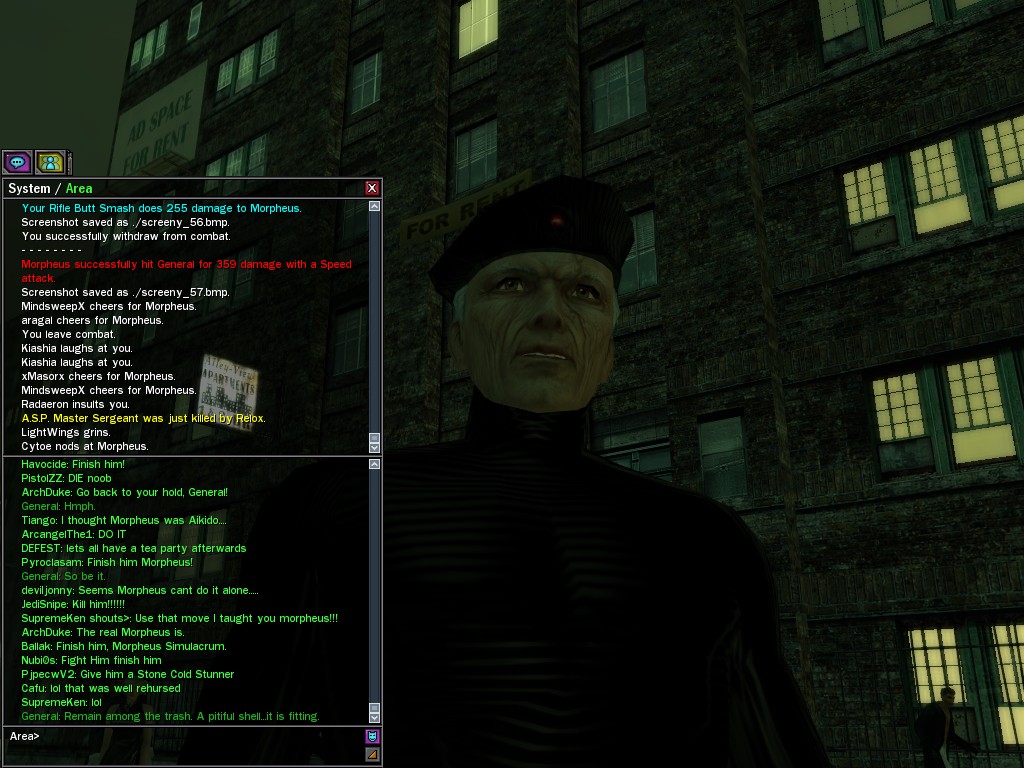The height and width of the screenshot is (768, 1024).
Task: Select the System channel label in title
Action: (x=29, y=188)
